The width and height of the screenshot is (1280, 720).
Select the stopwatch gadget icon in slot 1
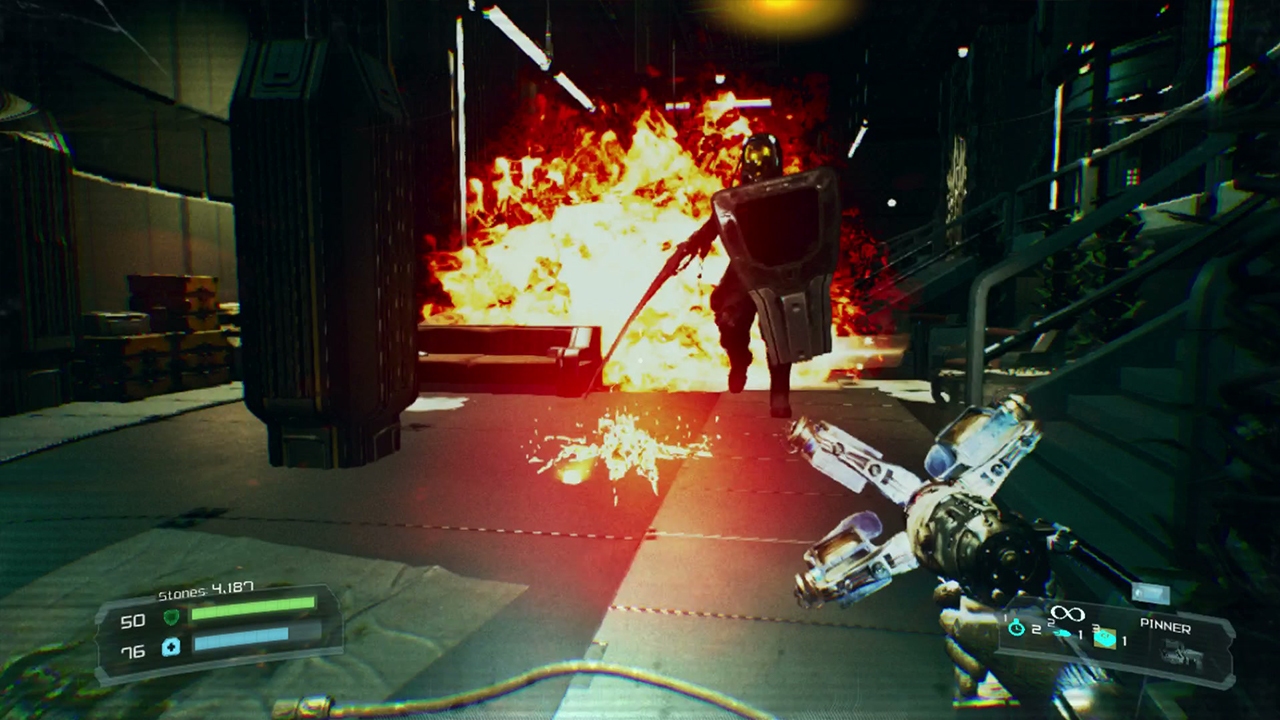pos(1016,628)
